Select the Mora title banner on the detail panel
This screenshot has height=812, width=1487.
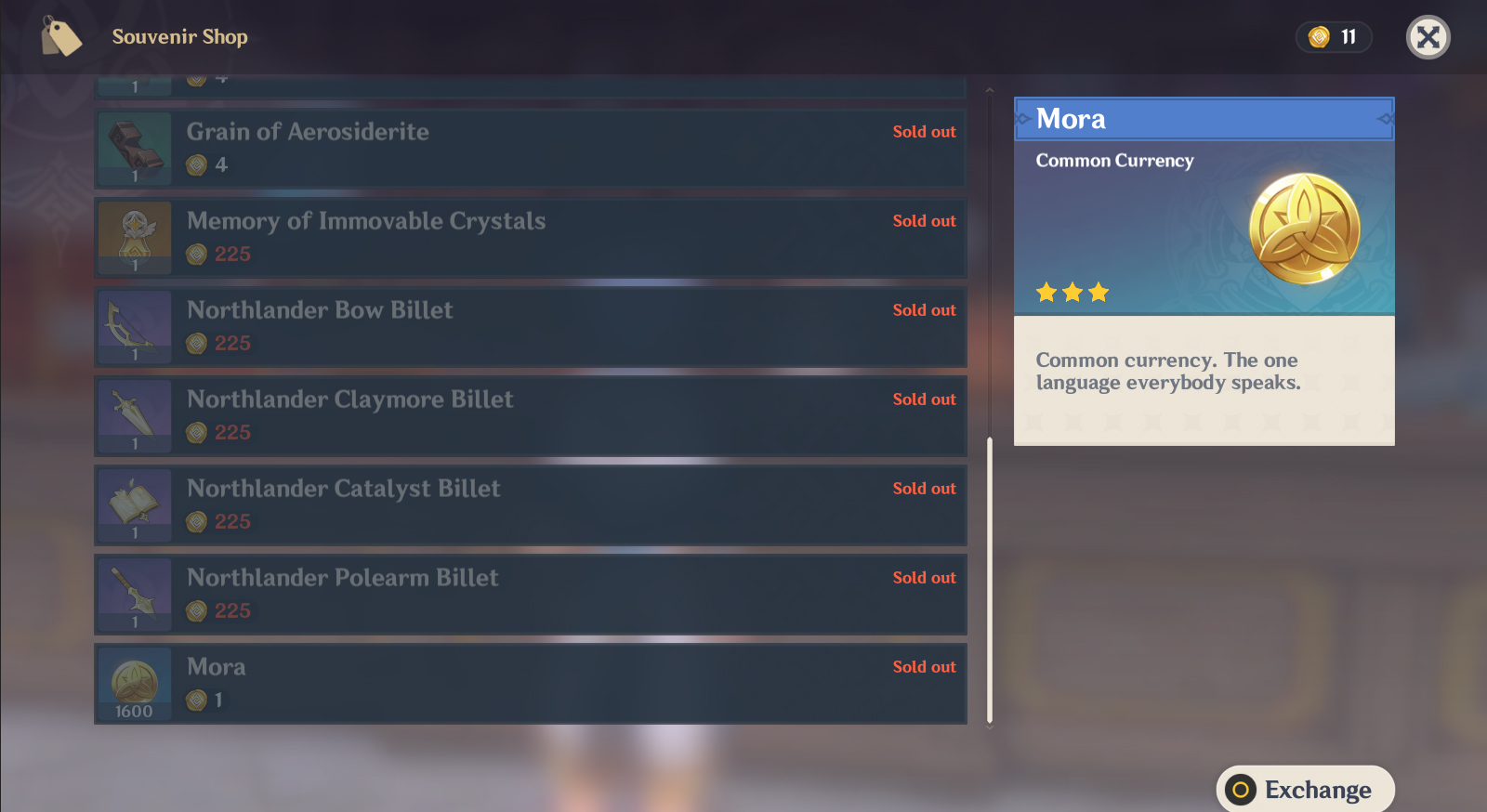pos(1204,119)
